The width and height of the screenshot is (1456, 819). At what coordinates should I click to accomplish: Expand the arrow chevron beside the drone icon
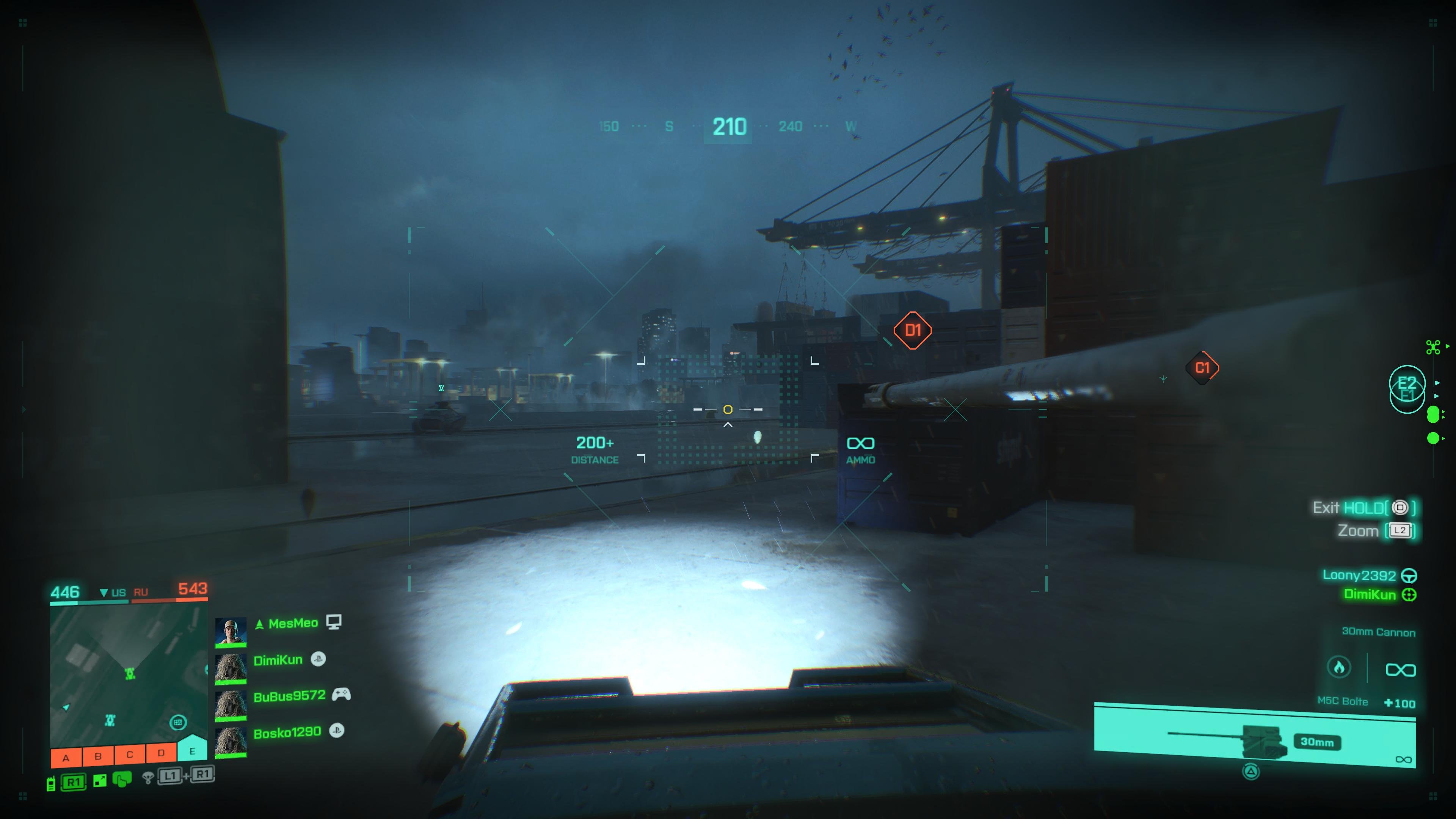1448,347
